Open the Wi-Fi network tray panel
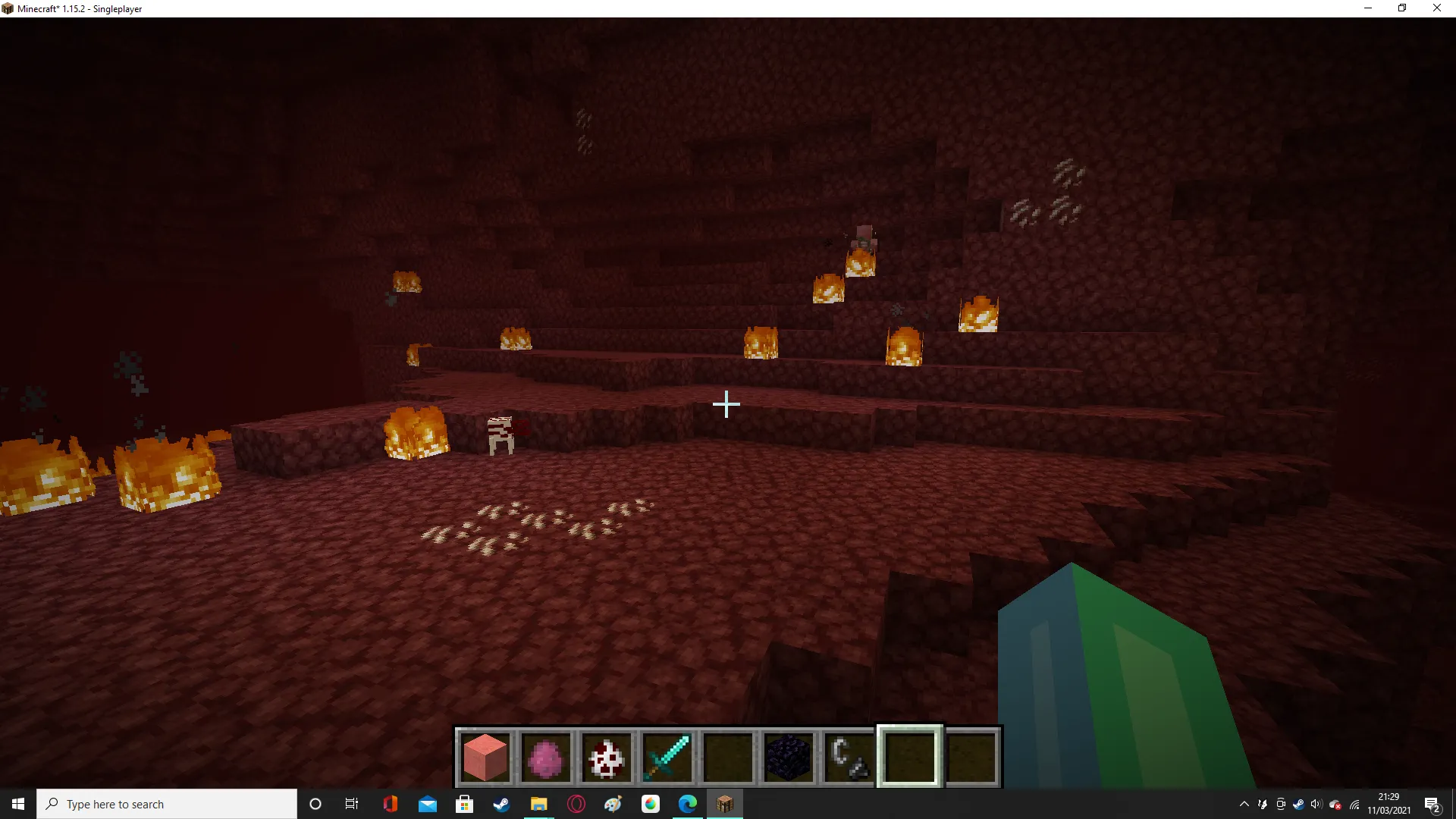This screenshot has height=819, width=1456. click(1356, 804)
